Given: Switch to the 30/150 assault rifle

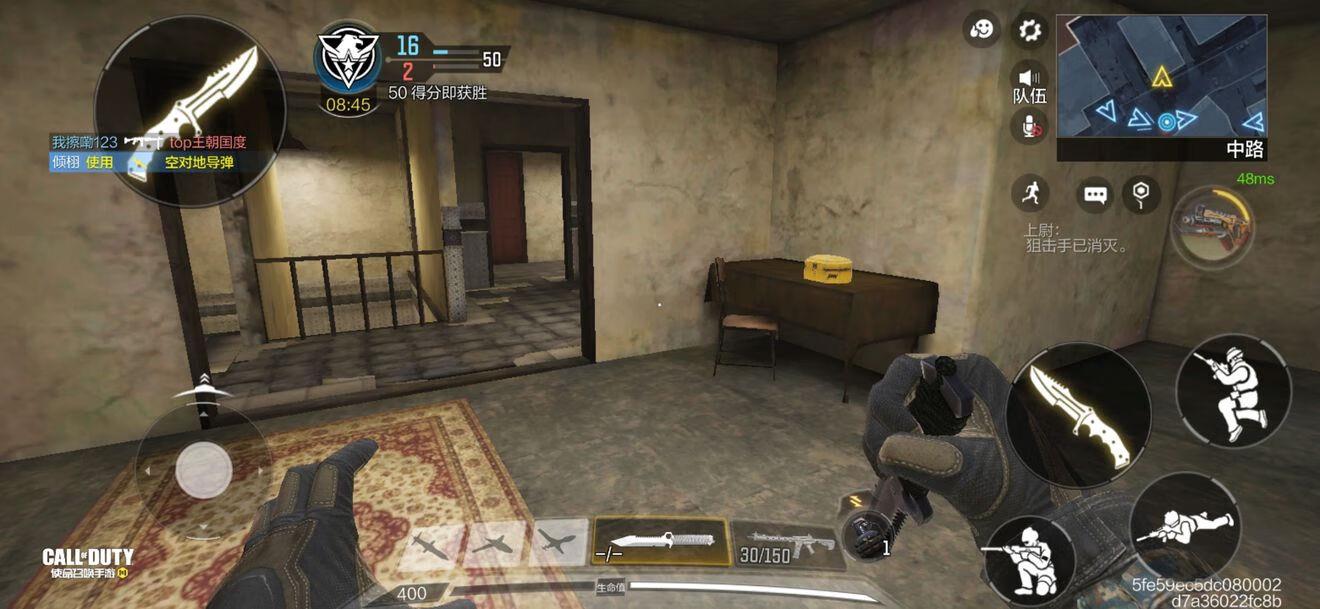Looking at the screenshot, I should point(784,543).
